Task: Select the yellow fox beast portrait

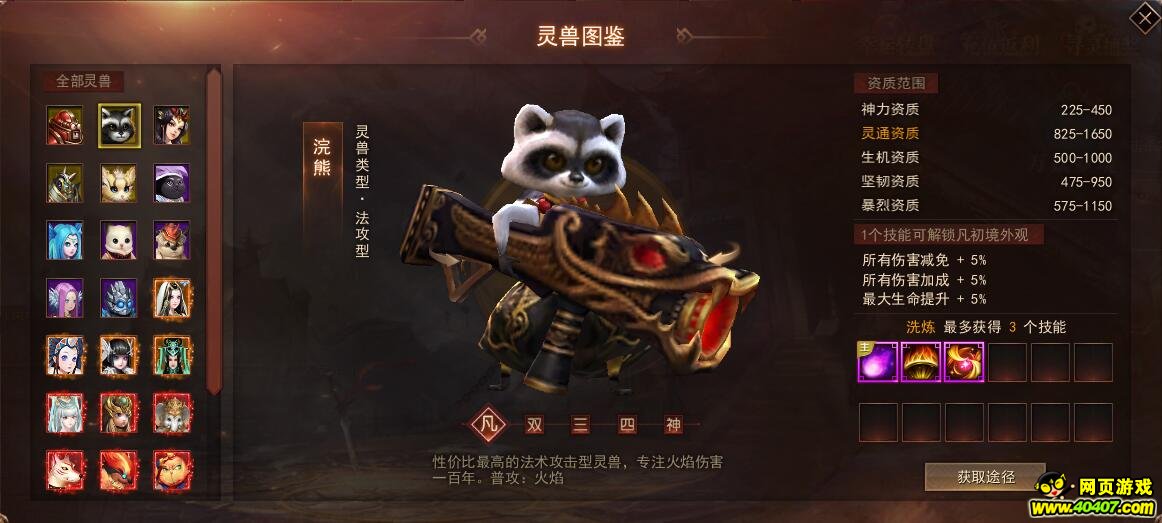Action: pyautogui.click(x=119, y=183)
